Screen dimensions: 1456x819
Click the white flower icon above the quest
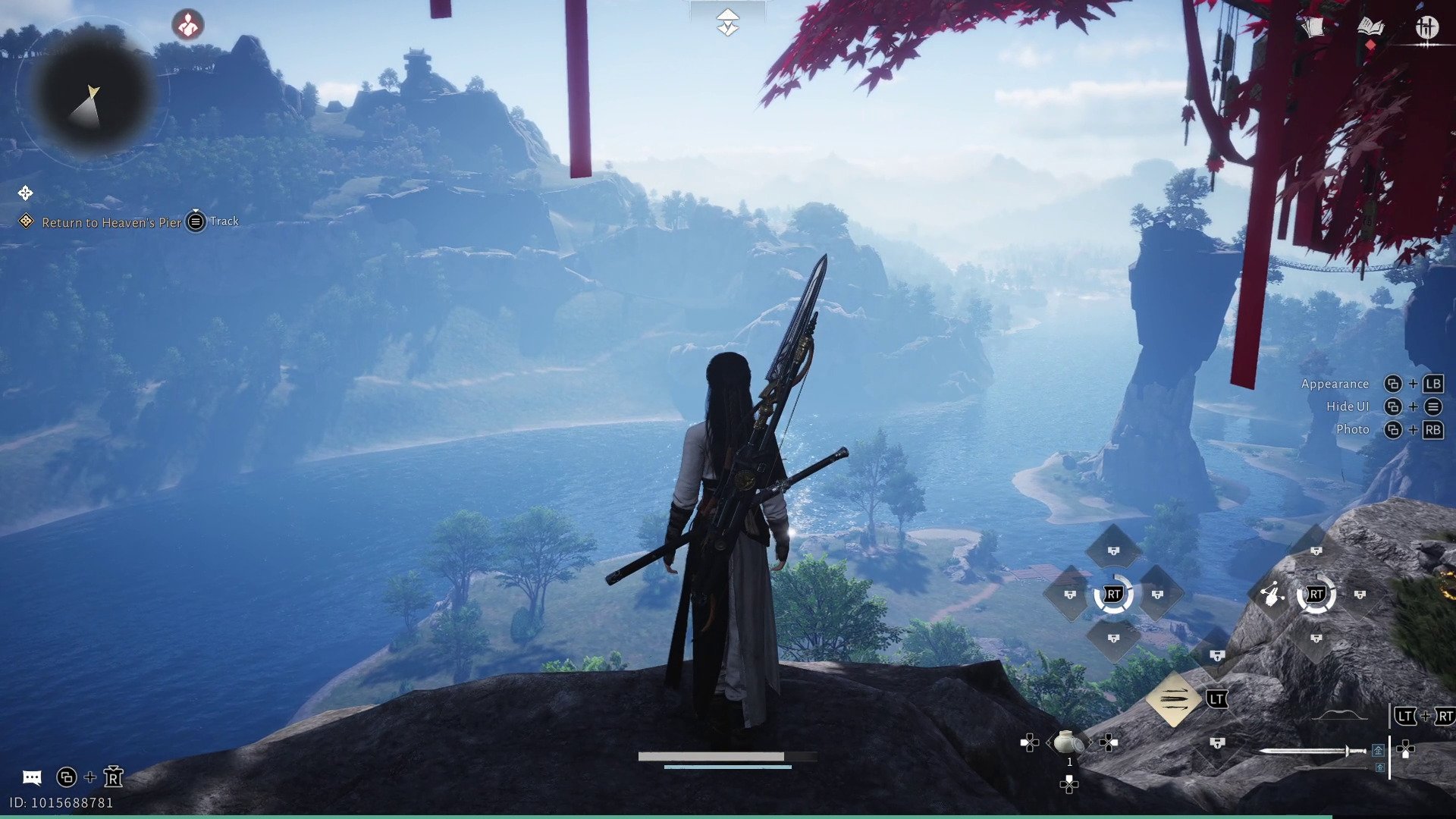tap(25, 193)
